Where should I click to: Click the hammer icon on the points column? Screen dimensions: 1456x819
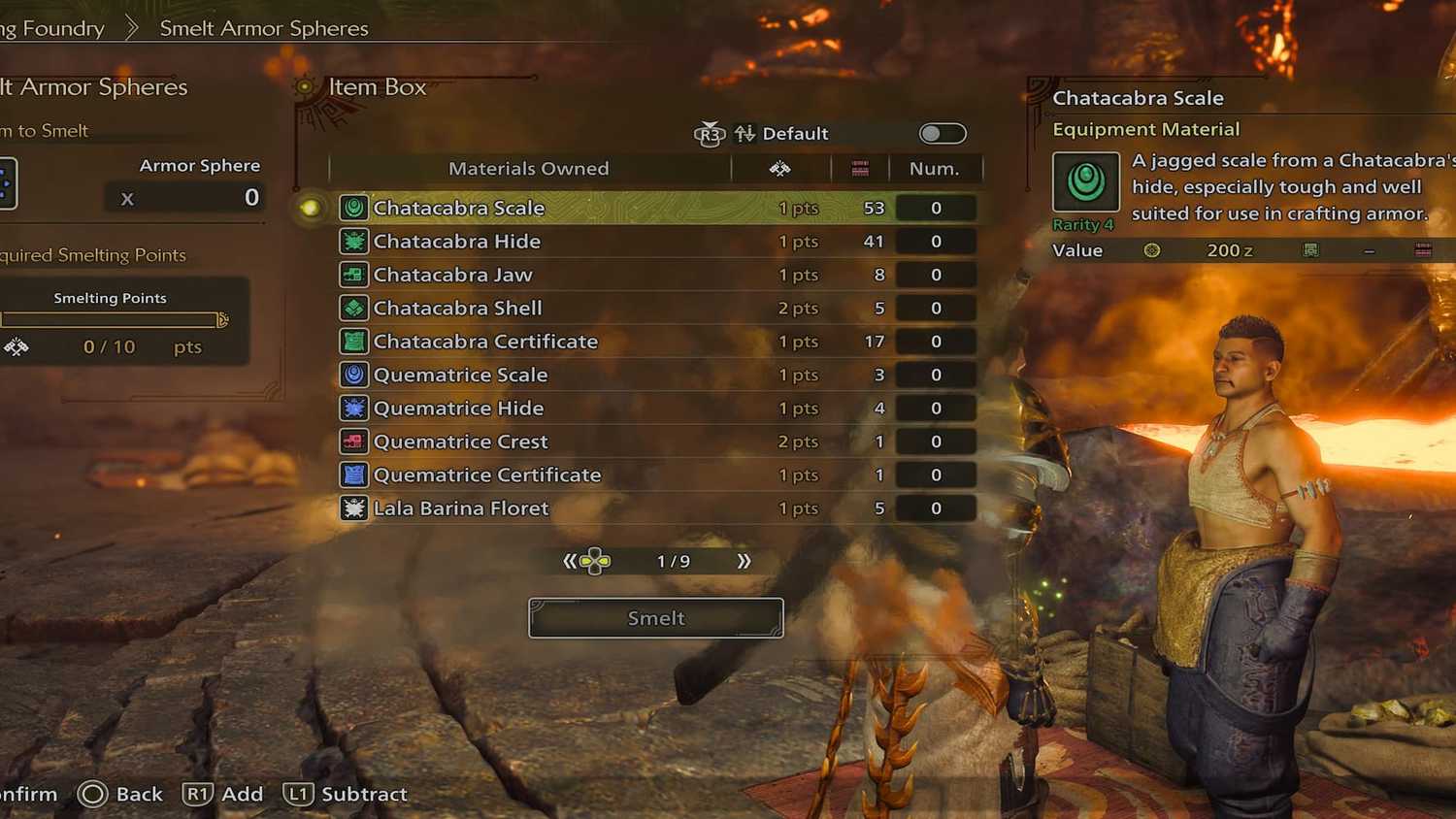click(x=780, y=168)
